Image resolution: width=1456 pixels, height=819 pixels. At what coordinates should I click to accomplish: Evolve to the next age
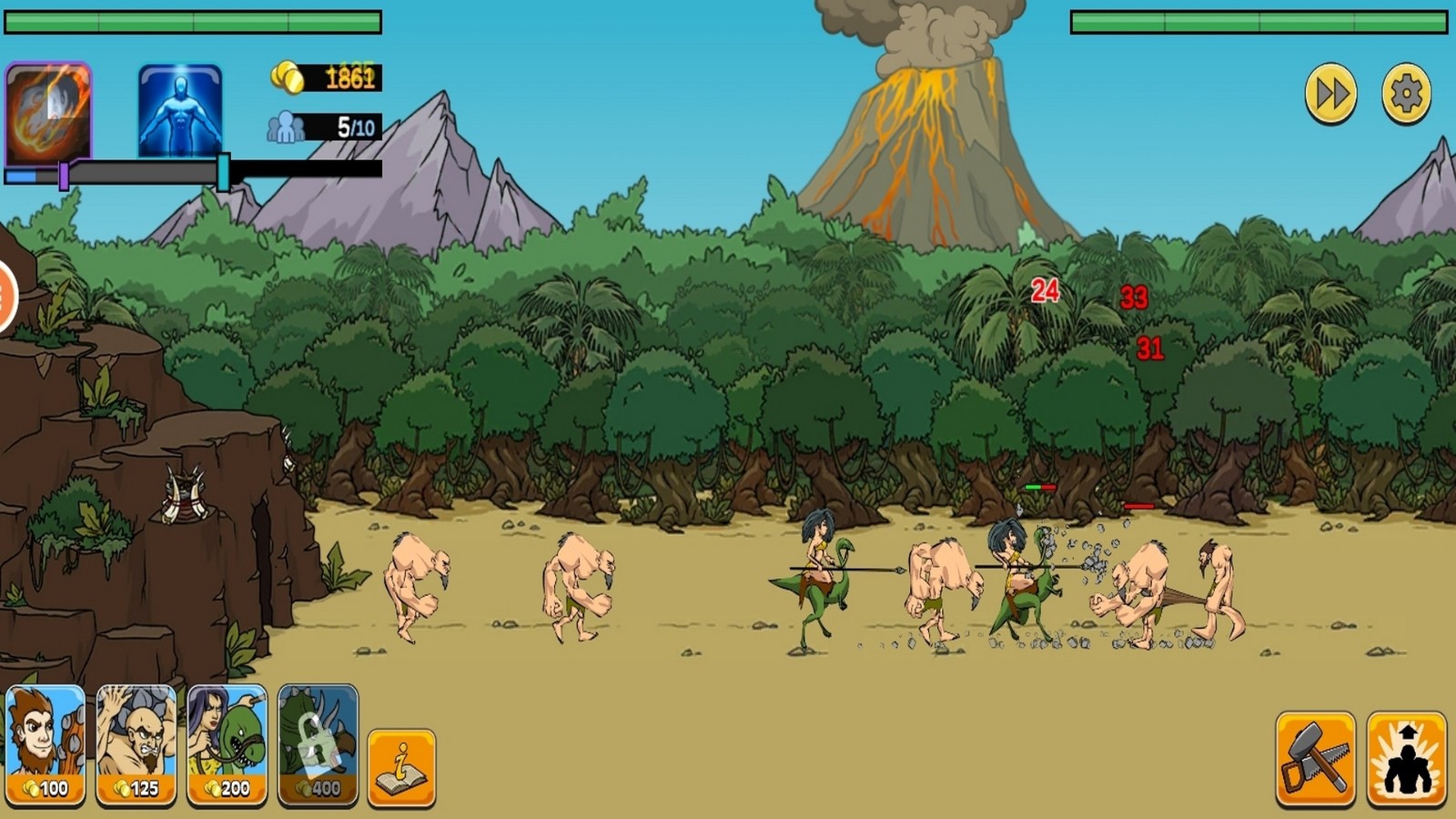(1406, 759)
